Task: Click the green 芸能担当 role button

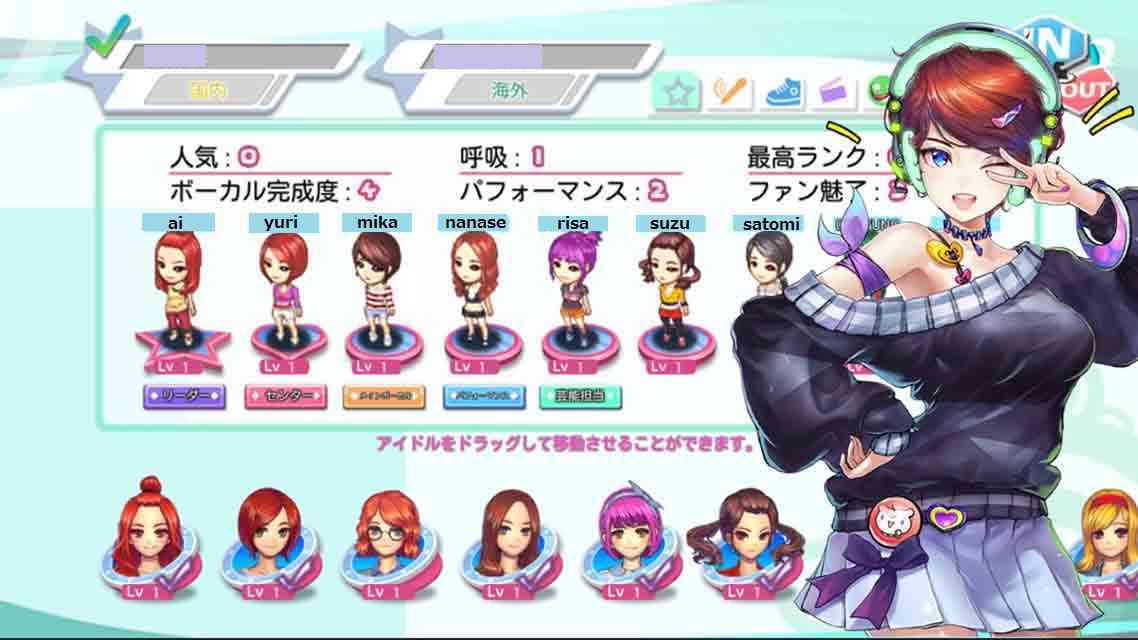Action: [x=580, y=396]
